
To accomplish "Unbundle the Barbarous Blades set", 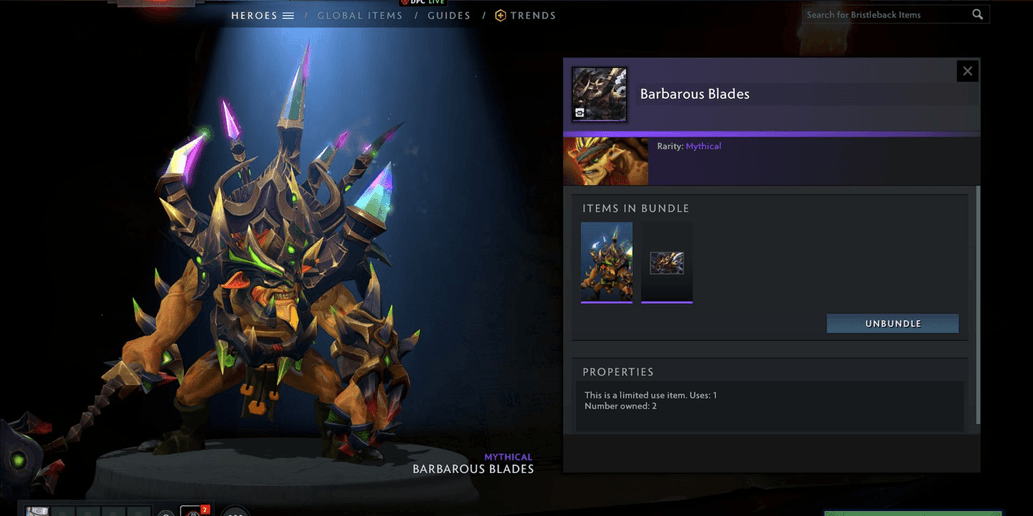I will (x=892, y=324).
